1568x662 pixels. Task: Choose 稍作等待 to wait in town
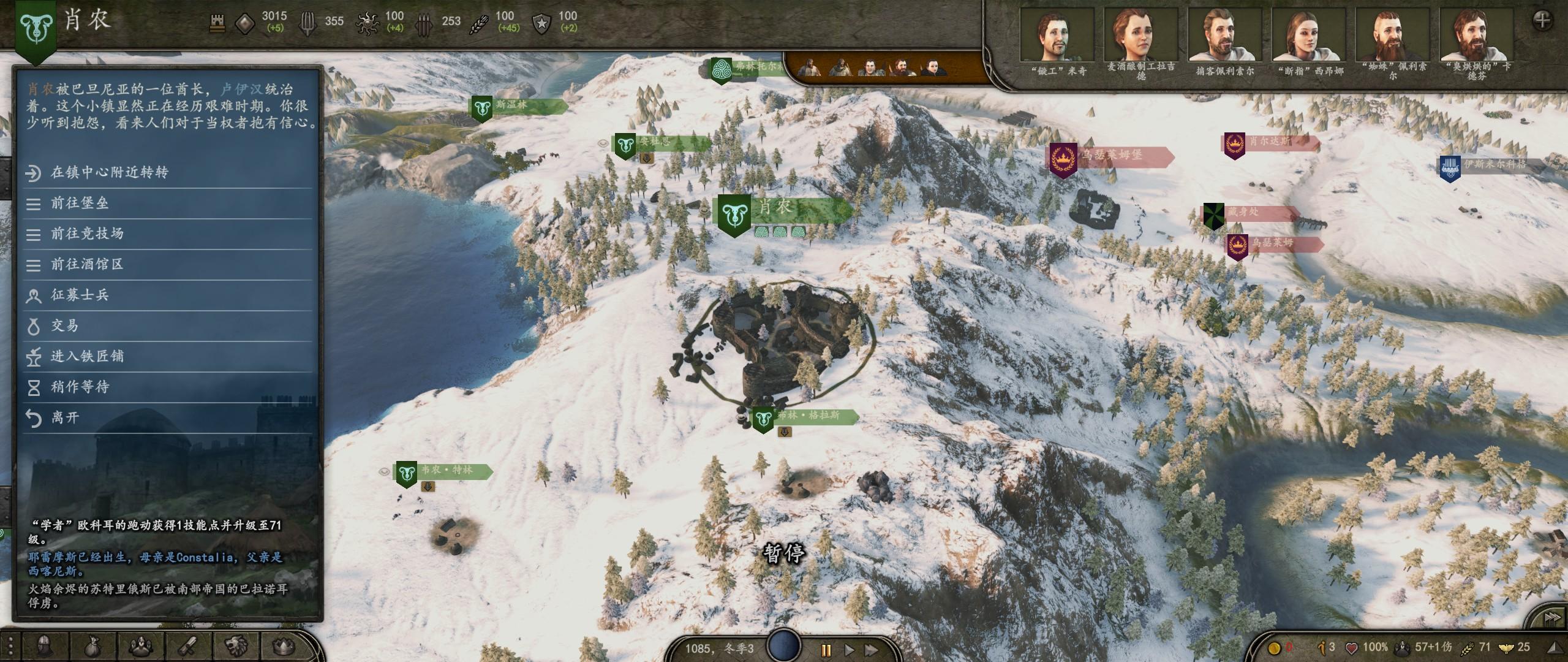80,387
